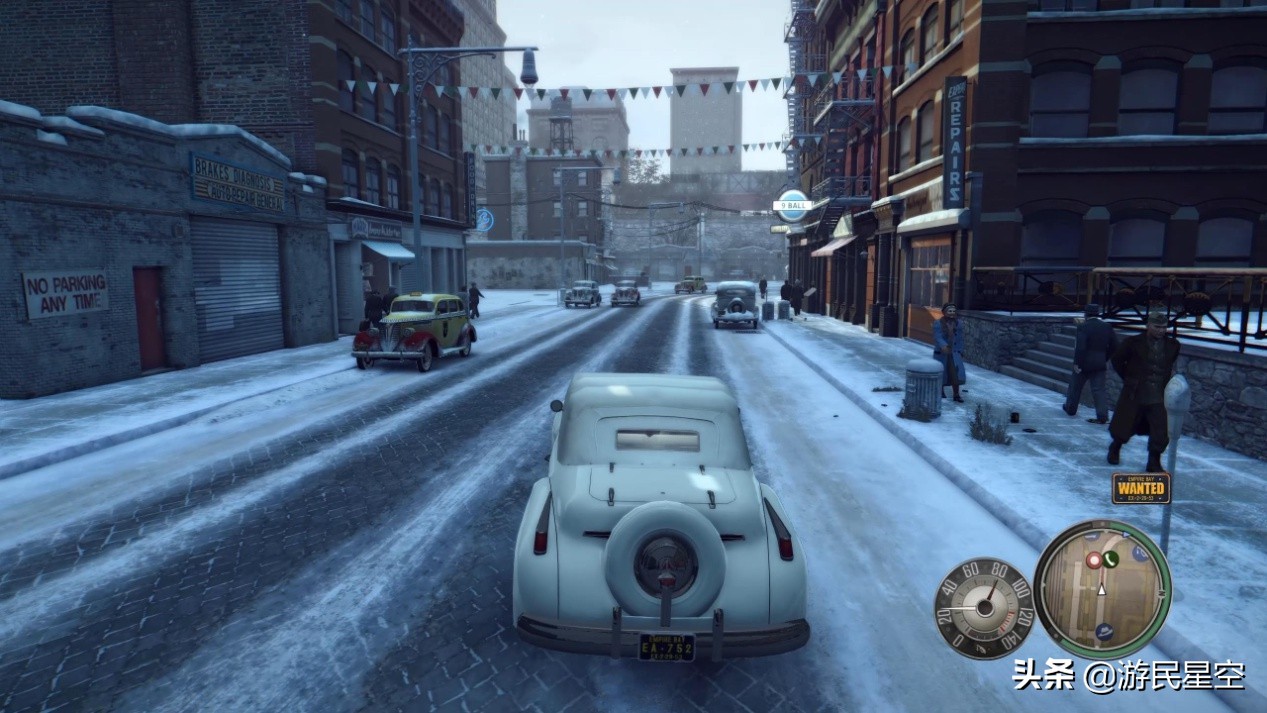Click the Empire Bay WANTED plate indicator
The height and width of the screenshot is (713, 1267).
tap(1140, 488)
